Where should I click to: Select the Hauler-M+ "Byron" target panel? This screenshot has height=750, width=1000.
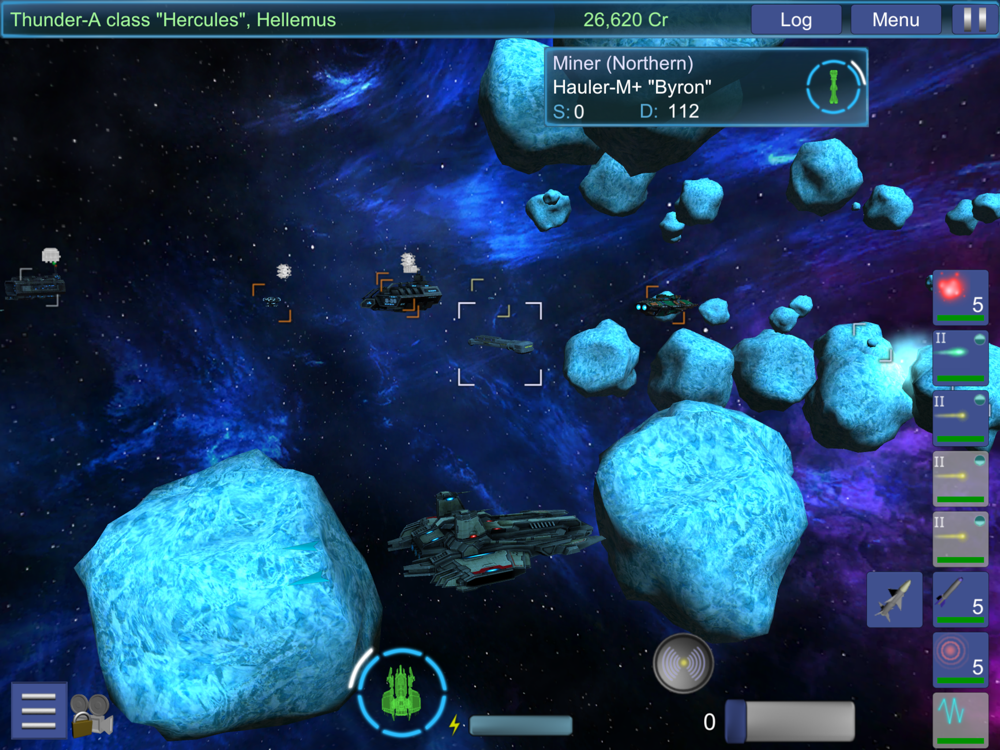pyautogui.click(x=706, y=87)
